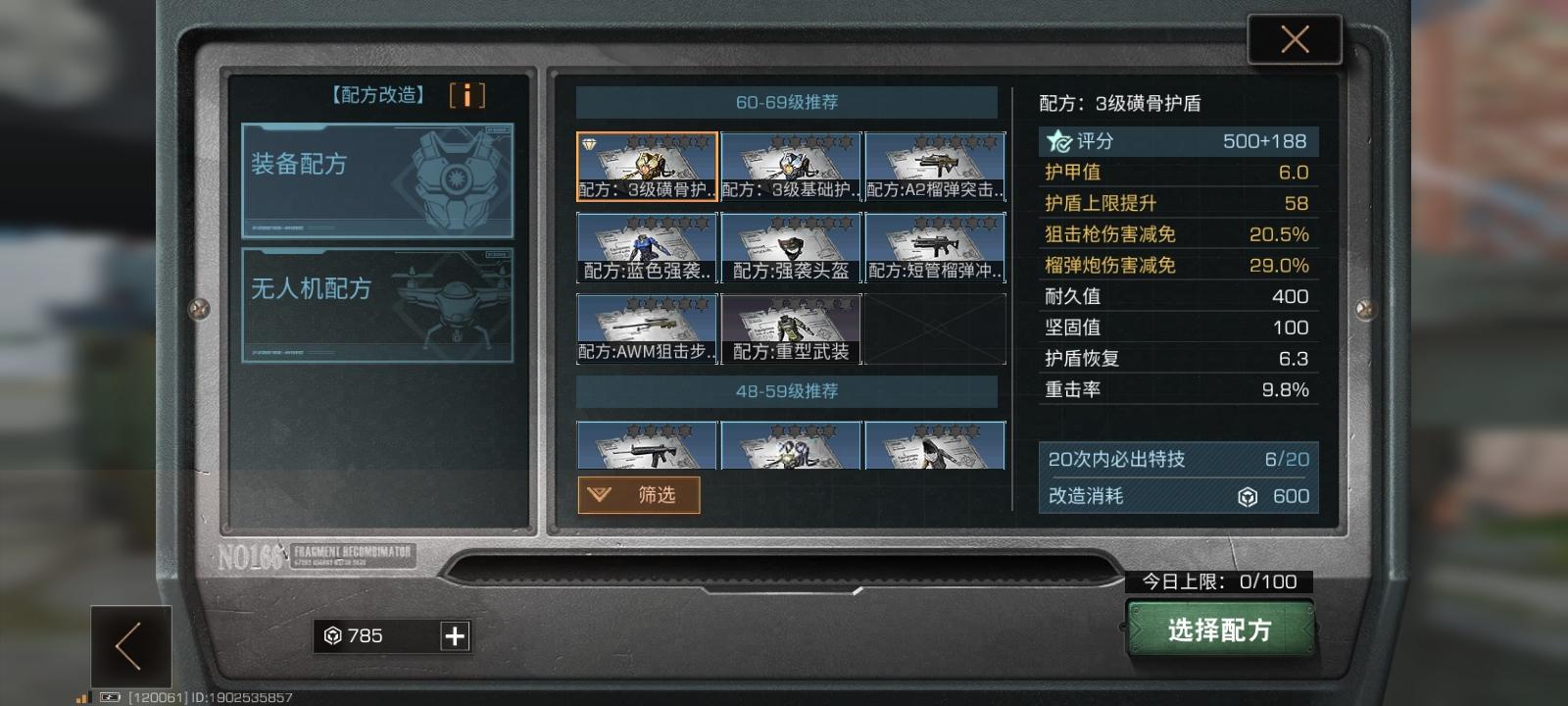The width and height of the screenshot is (1568, 706).
Task: Choose the 短管榴弹冲 weapon recipe
Action: coord(936,247)
